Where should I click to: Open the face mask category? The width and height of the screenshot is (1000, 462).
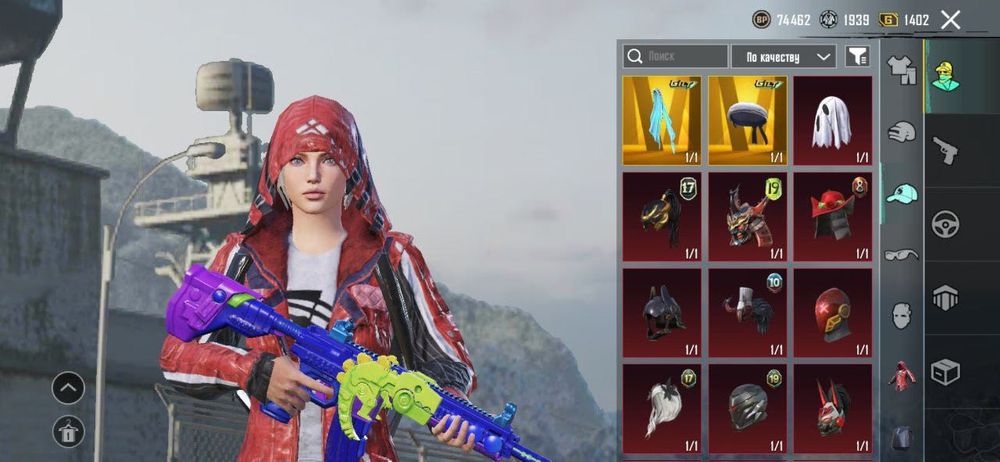[902, 315]
